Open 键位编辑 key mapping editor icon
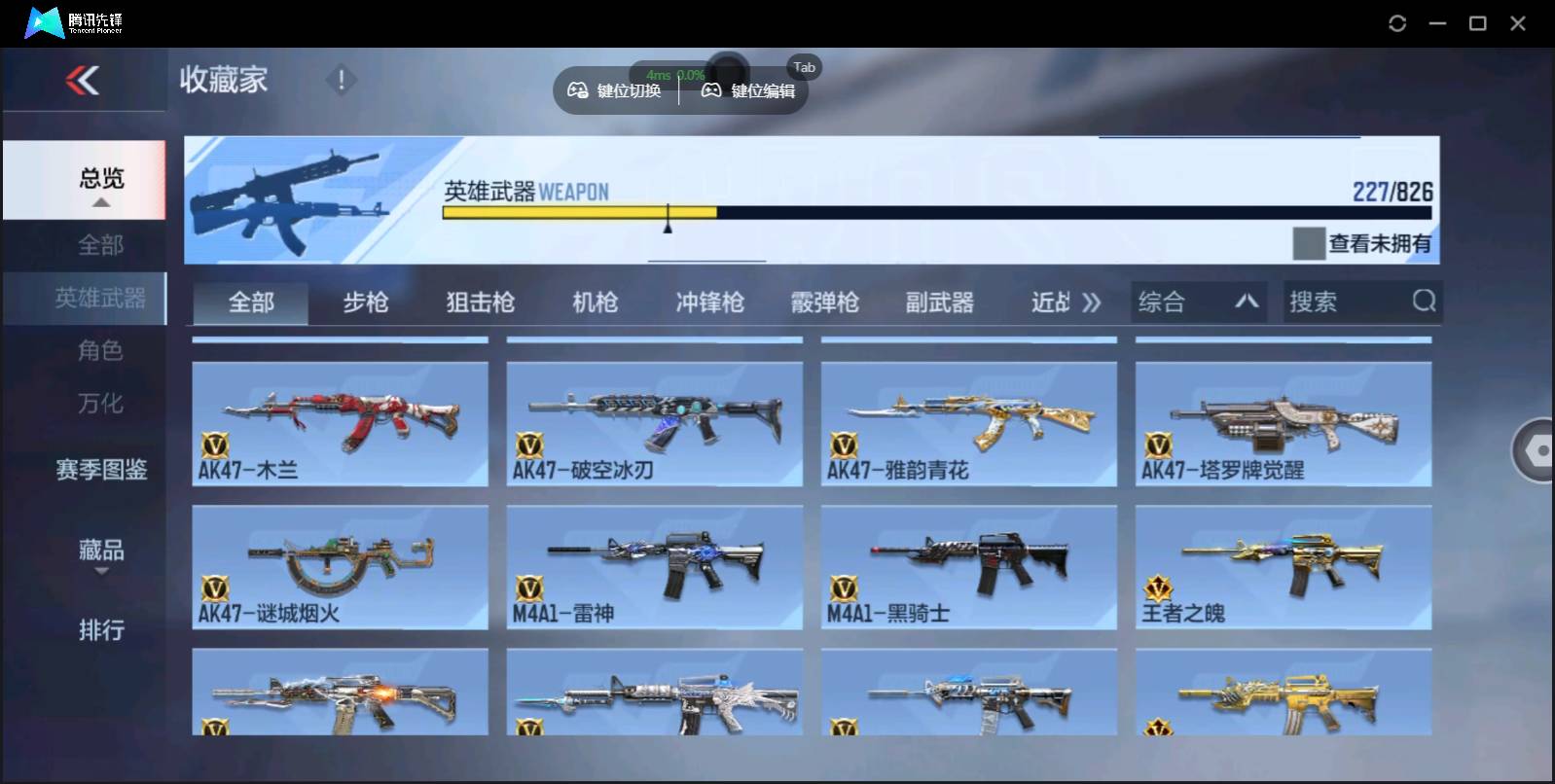 tap(711, 90)
